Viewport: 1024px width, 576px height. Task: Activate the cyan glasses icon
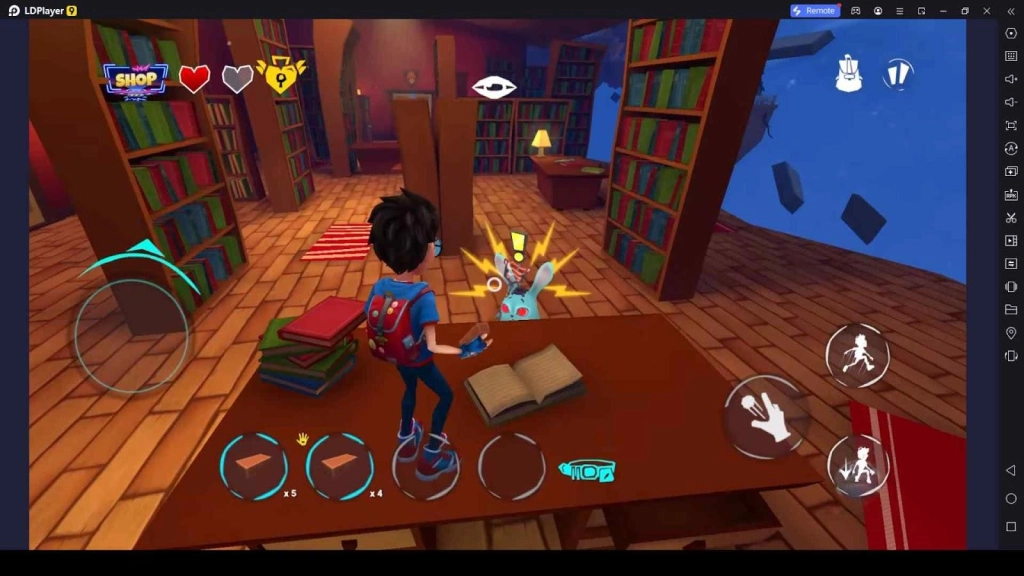[587, 470]
